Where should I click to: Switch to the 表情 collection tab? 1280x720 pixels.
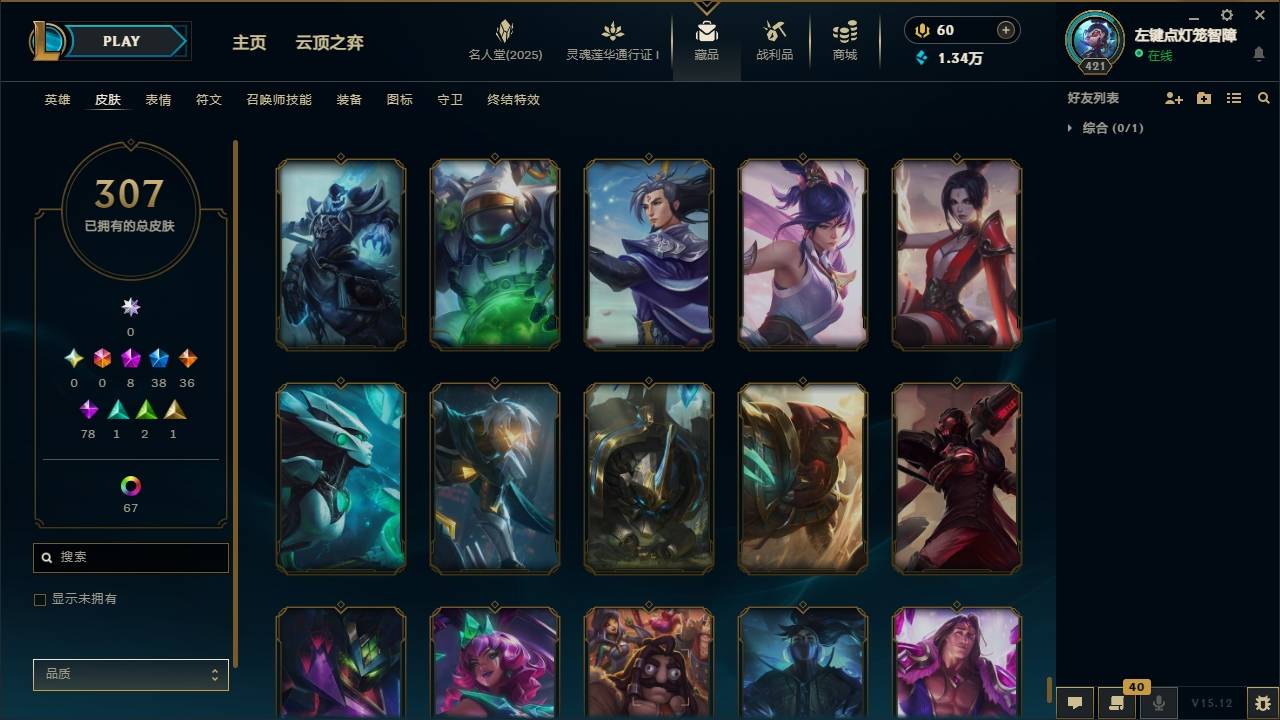pos(159,99)
